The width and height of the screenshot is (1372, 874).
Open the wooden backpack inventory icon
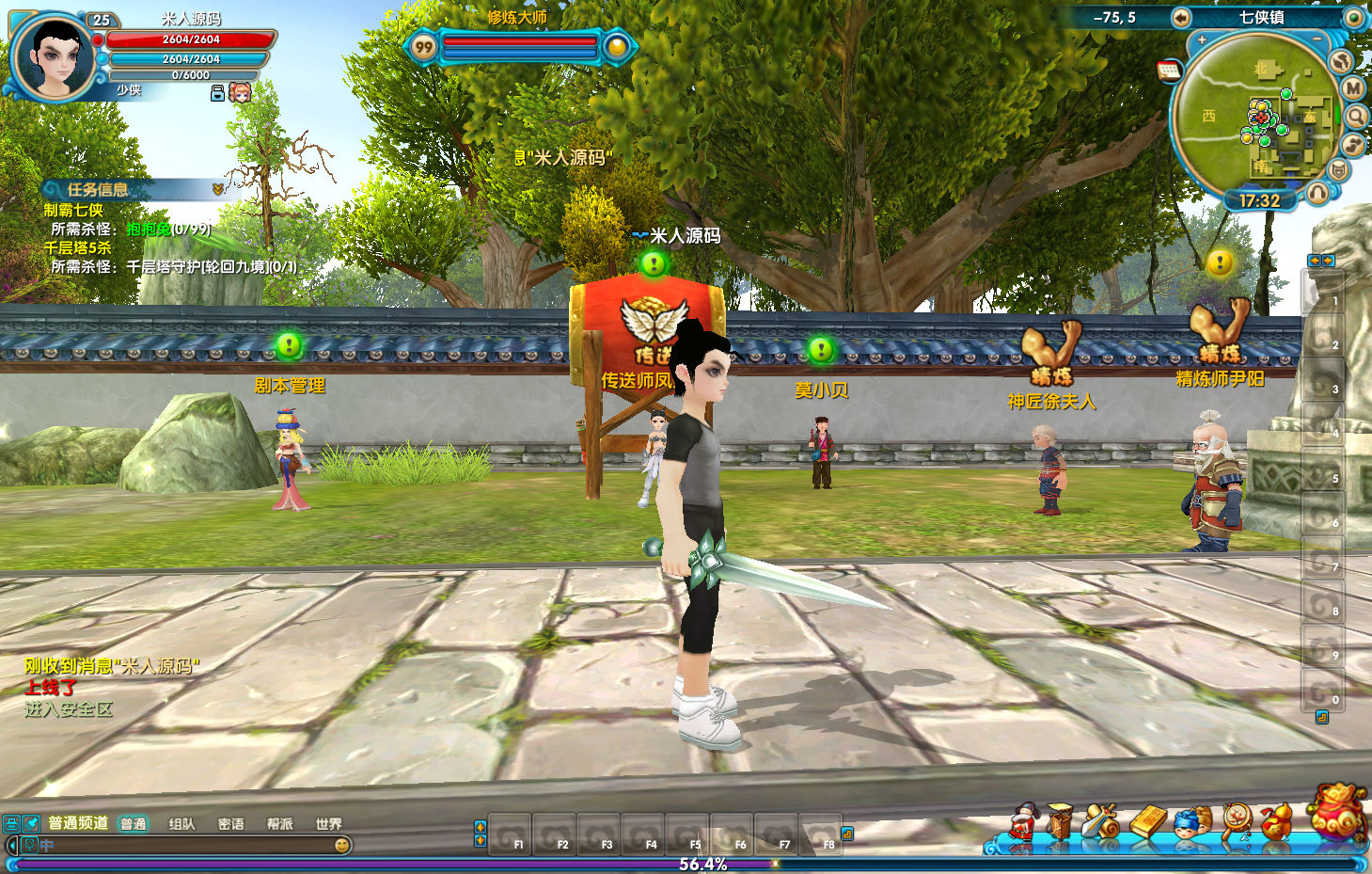click(x=1060, y=822)
